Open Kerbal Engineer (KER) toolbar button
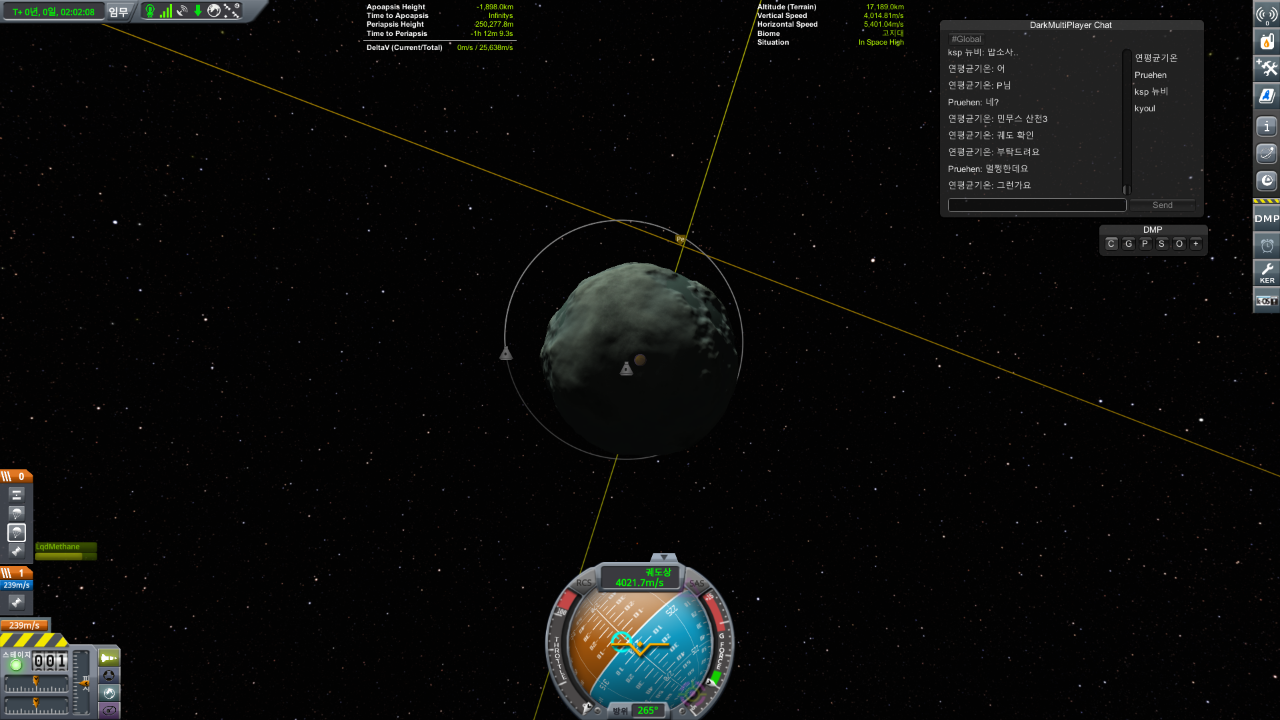Viewport: 1280px width, 720px height. point(1267,272)
